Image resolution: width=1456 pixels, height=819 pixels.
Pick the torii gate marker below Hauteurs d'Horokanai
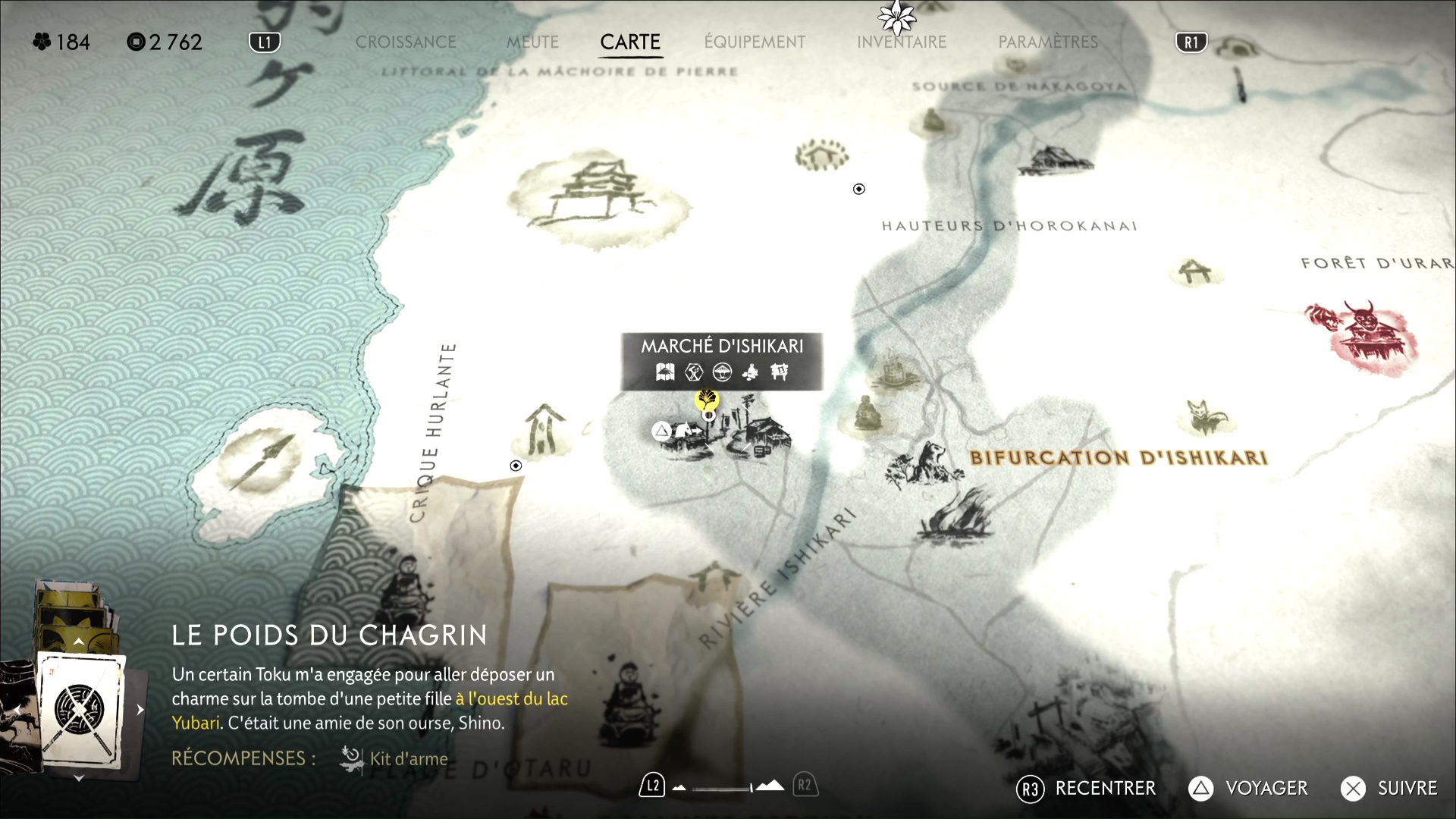click(x=1195, y=271)
